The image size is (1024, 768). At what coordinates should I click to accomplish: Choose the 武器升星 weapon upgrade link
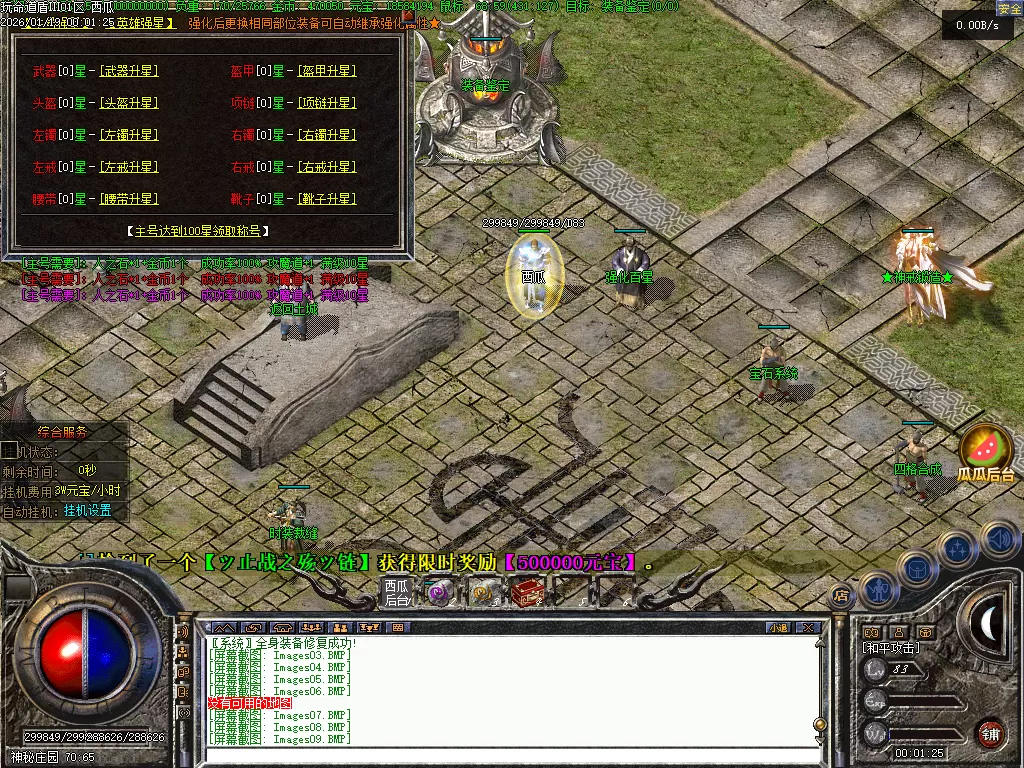coord(129,71)
